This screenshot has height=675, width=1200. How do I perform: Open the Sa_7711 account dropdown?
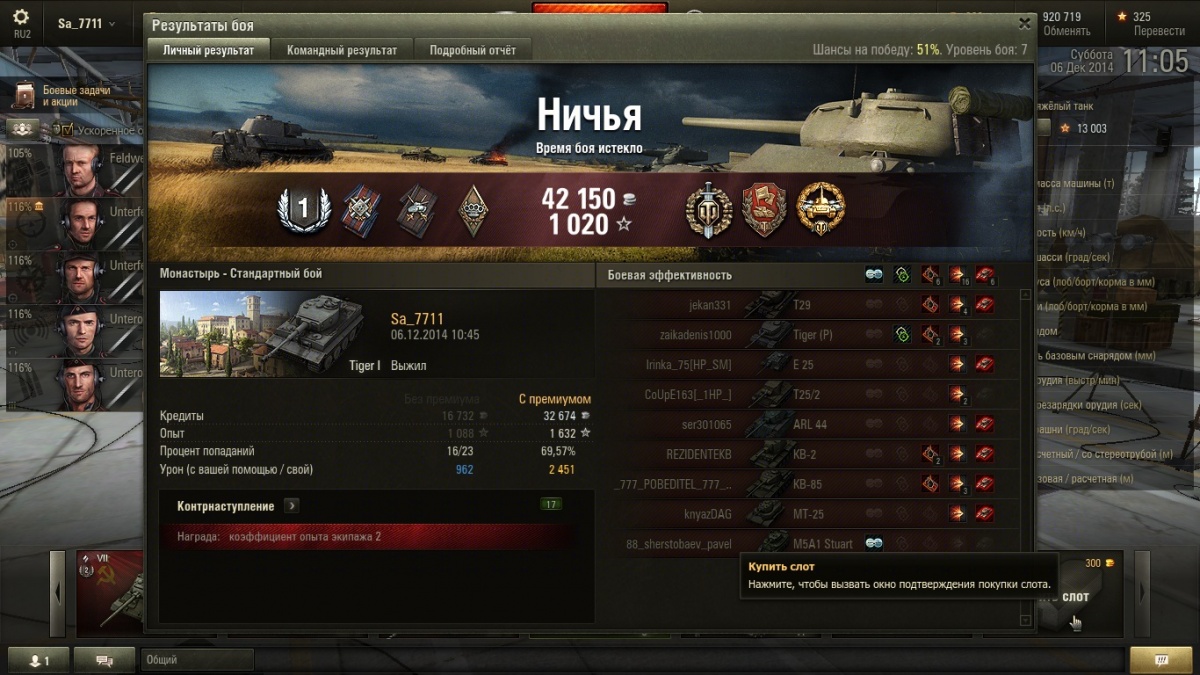click(86, 24)
